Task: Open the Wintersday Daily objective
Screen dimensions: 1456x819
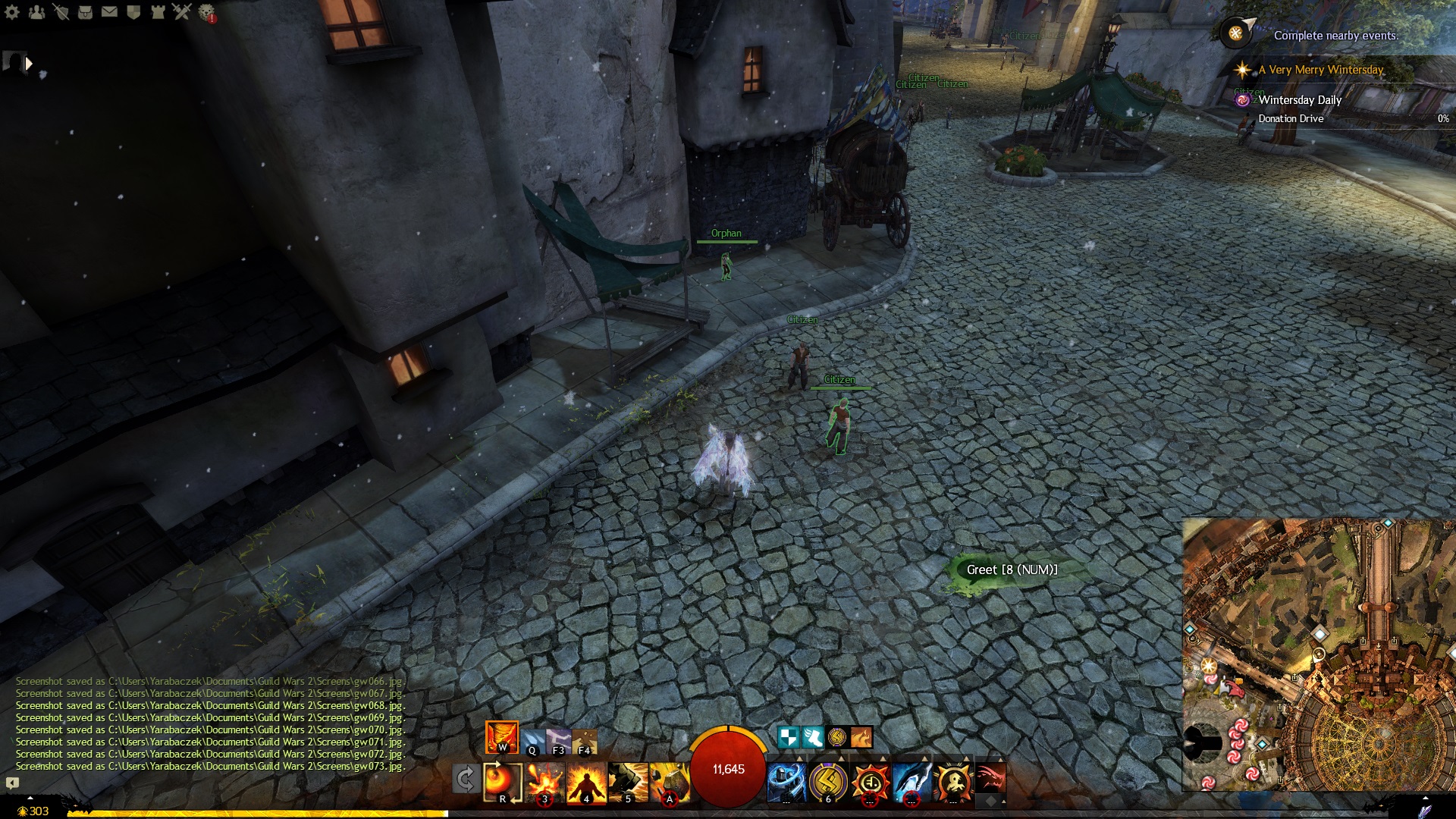Action: pyautogui.click(x=1300, y=100)
